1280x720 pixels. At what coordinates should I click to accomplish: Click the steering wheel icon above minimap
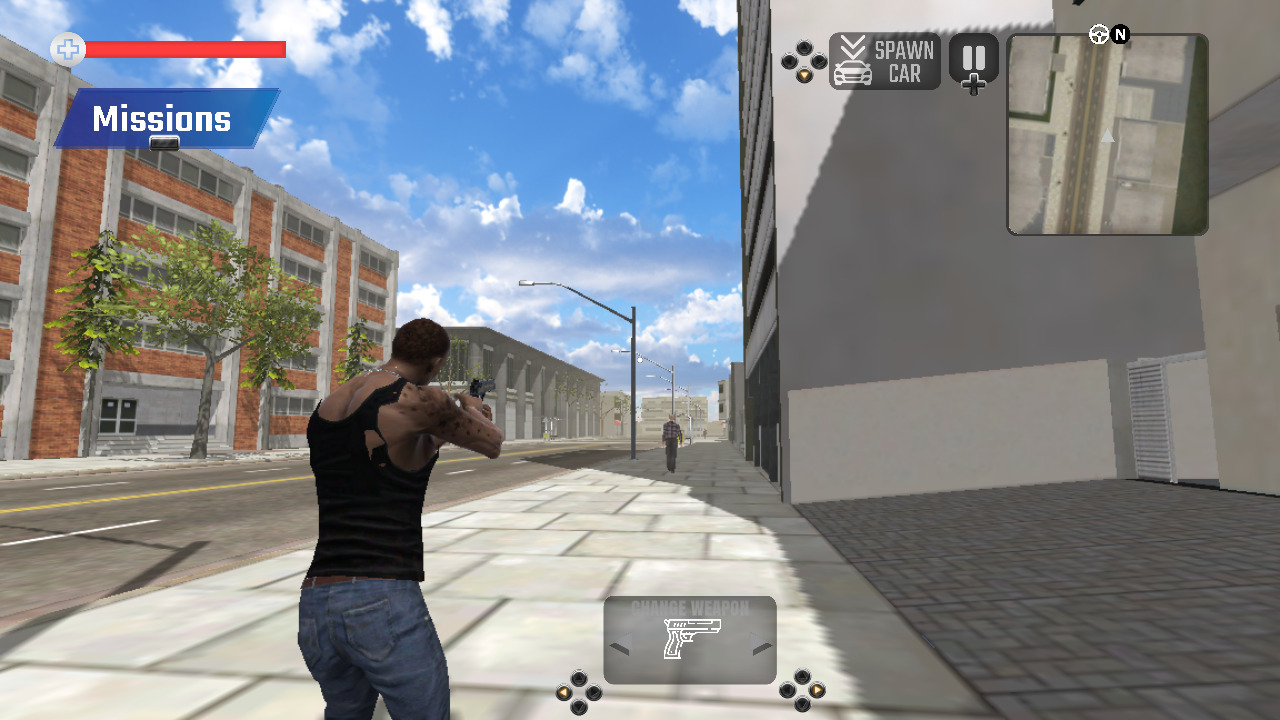1097,35
